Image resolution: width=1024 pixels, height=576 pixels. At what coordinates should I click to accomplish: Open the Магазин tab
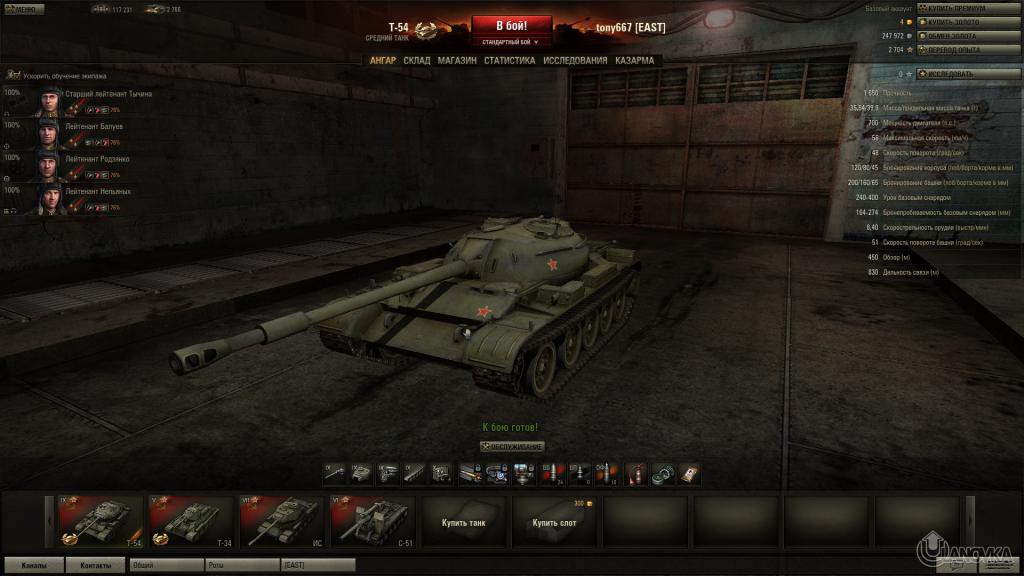tap(457, 60)
